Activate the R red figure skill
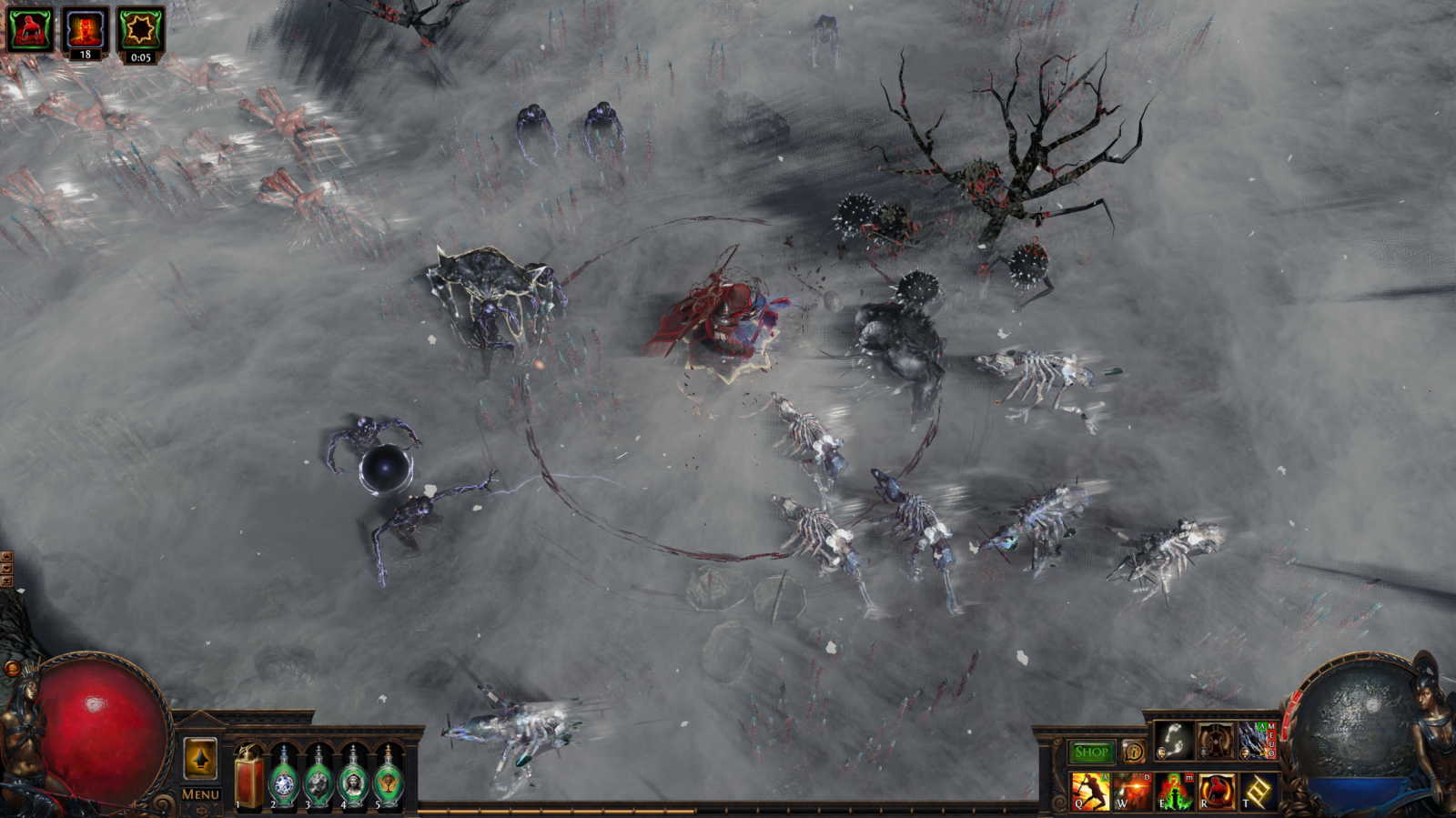This screenshot has height=818, width=1456. pyautogui.click(x=1216, y=791)
